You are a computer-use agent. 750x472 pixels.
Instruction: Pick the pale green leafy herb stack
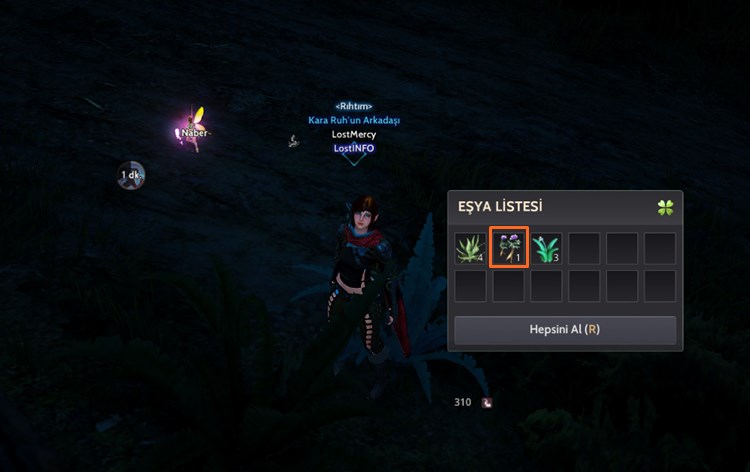coord(470,248)
